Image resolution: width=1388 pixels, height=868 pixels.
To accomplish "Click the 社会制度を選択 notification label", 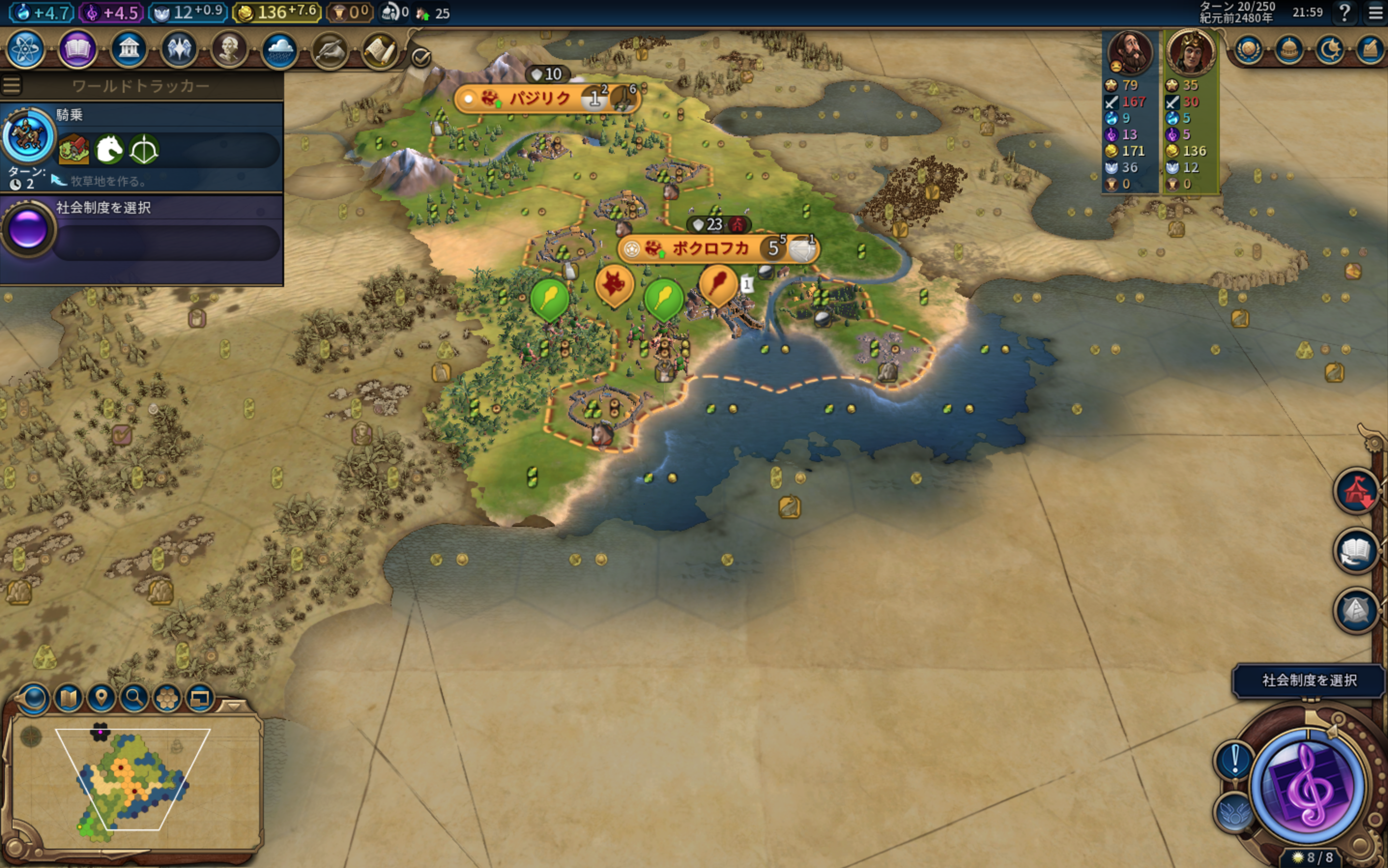I will (1309, 681).
